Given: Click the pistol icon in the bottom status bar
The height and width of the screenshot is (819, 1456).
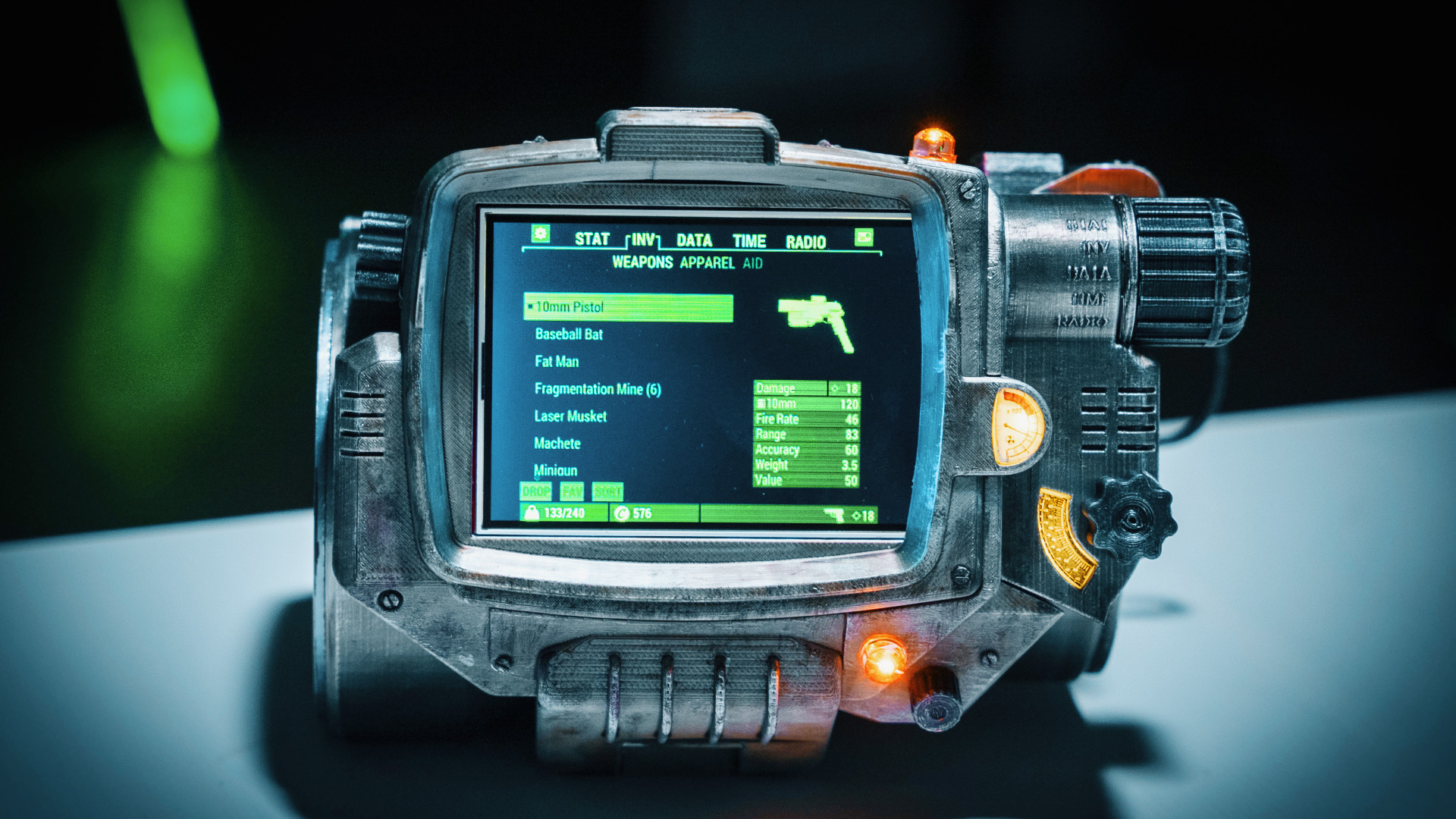Looking at the screenshot, I should tap(834, 513).
